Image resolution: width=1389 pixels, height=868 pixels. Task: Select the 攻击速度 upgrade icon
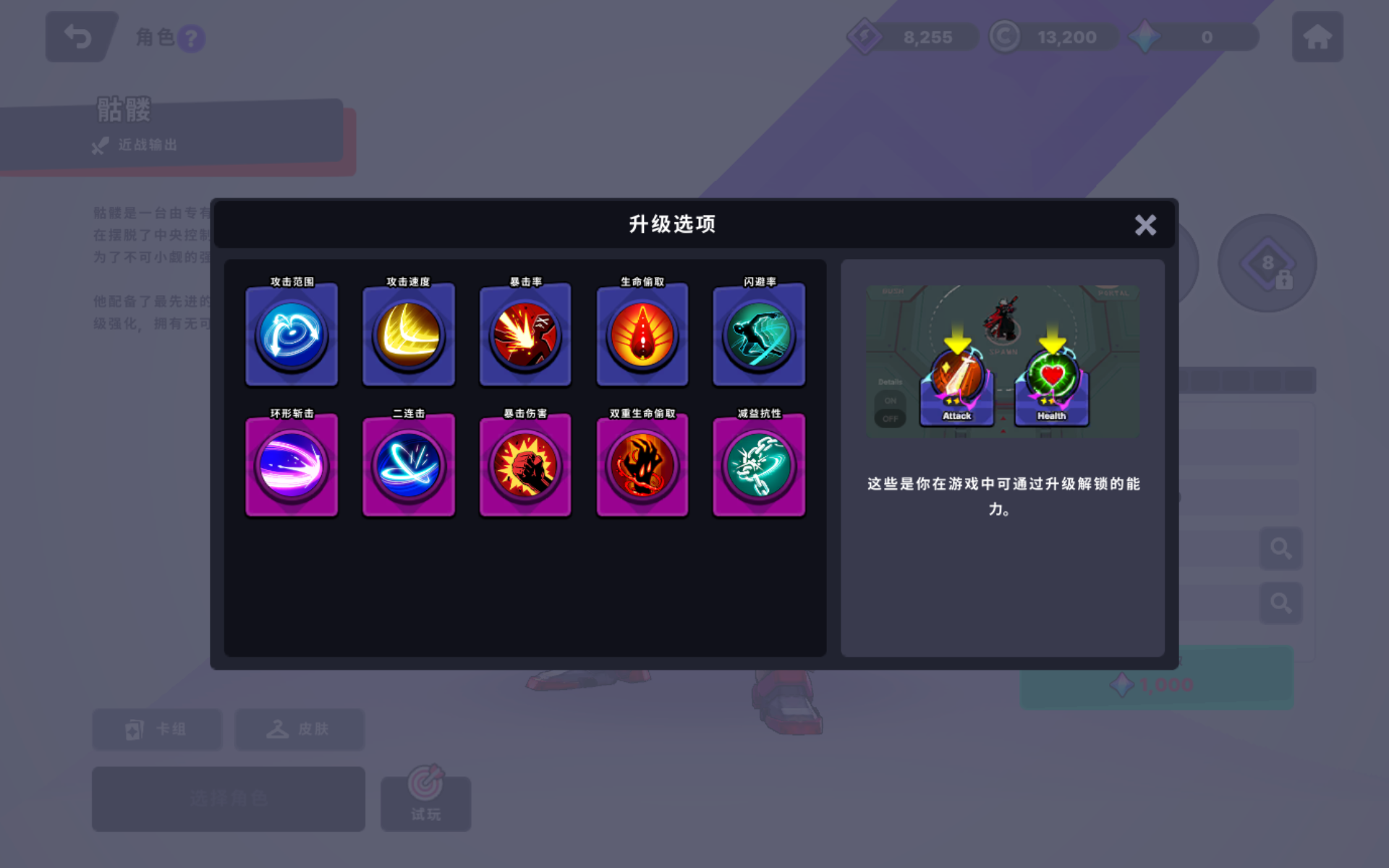pos(408,334)
